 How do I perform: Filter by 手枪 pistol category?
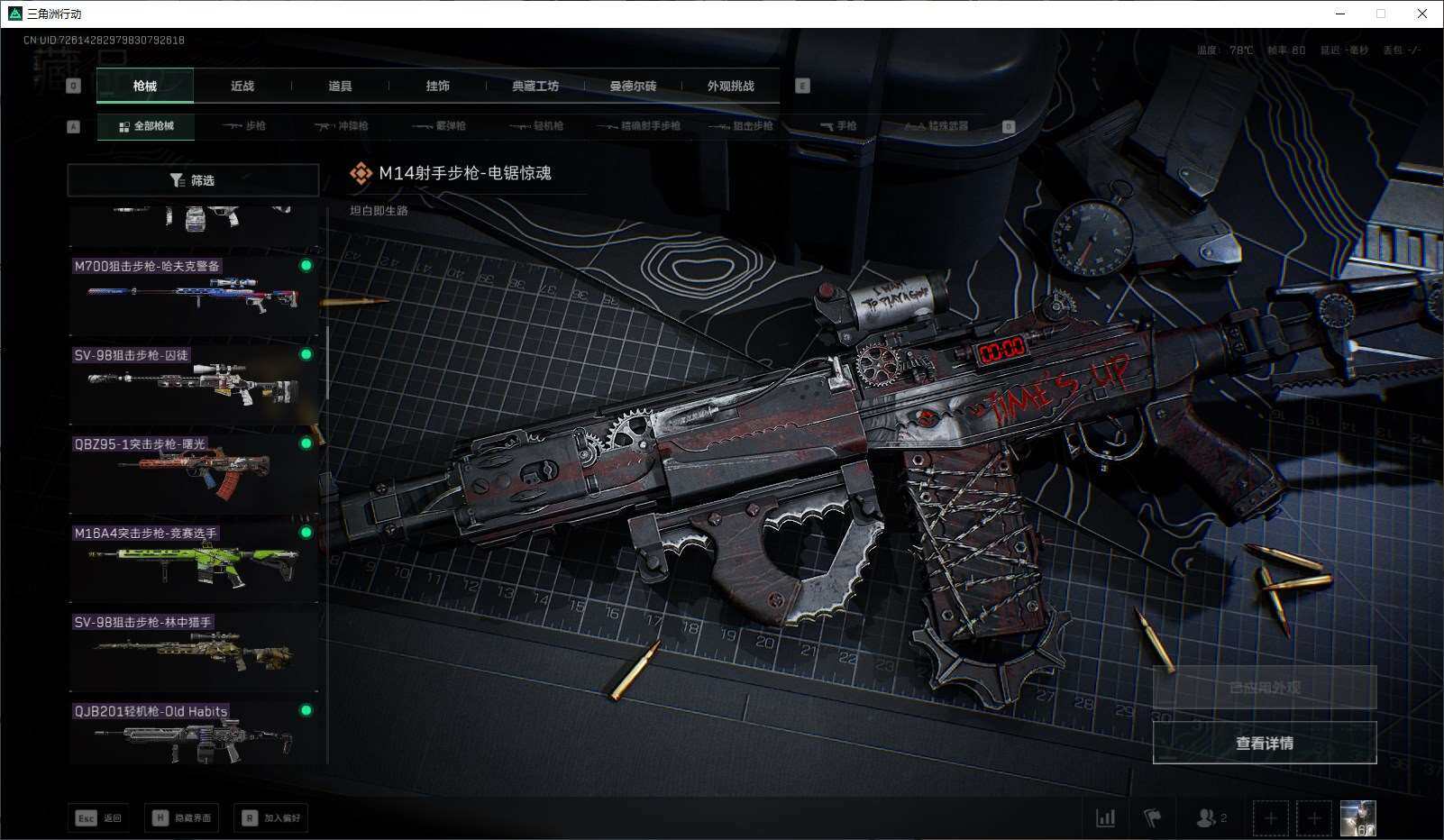point(838,126)
